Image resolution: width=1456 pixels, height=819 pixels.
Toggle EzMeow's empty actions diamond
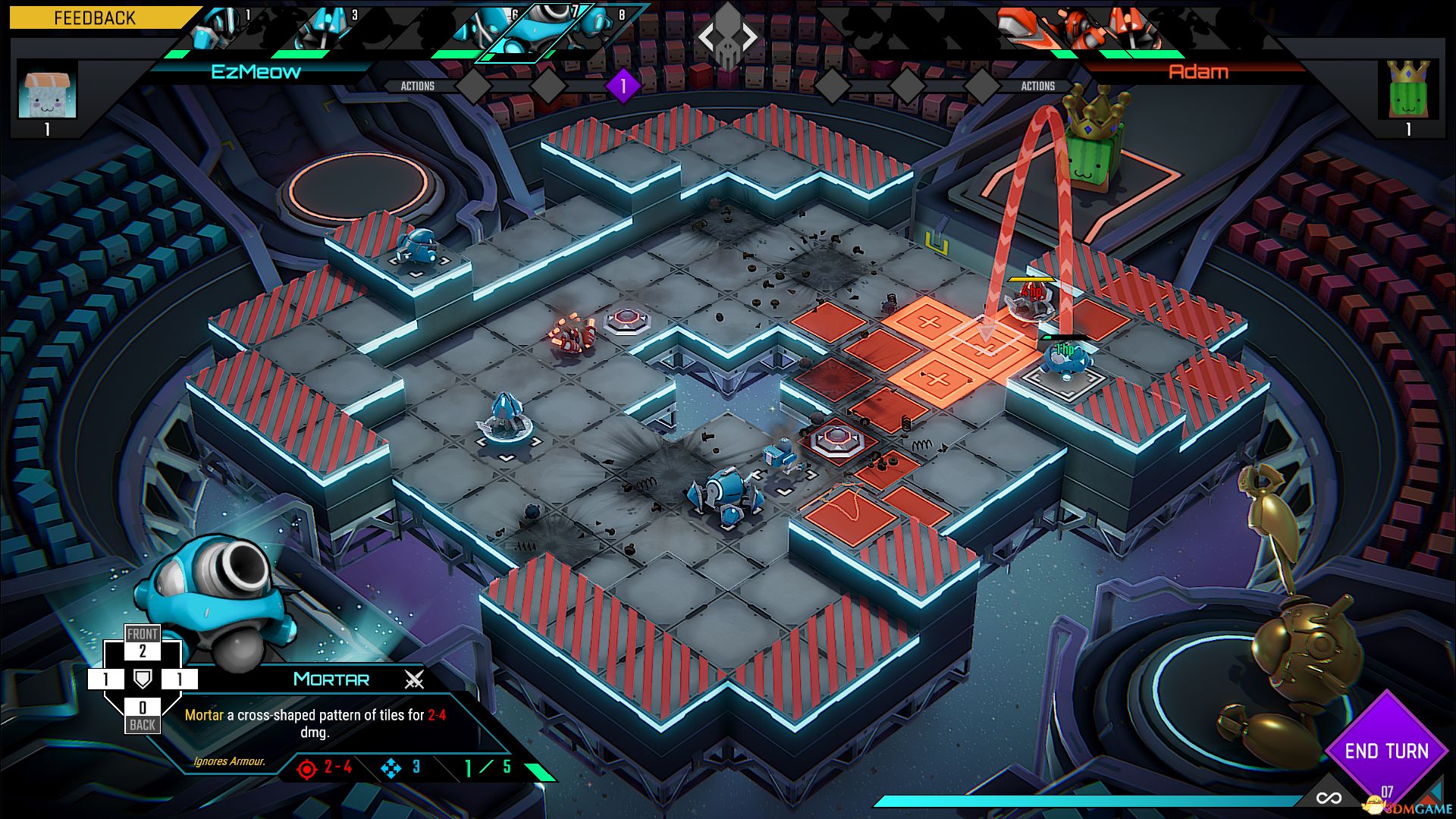click(474, 86)
